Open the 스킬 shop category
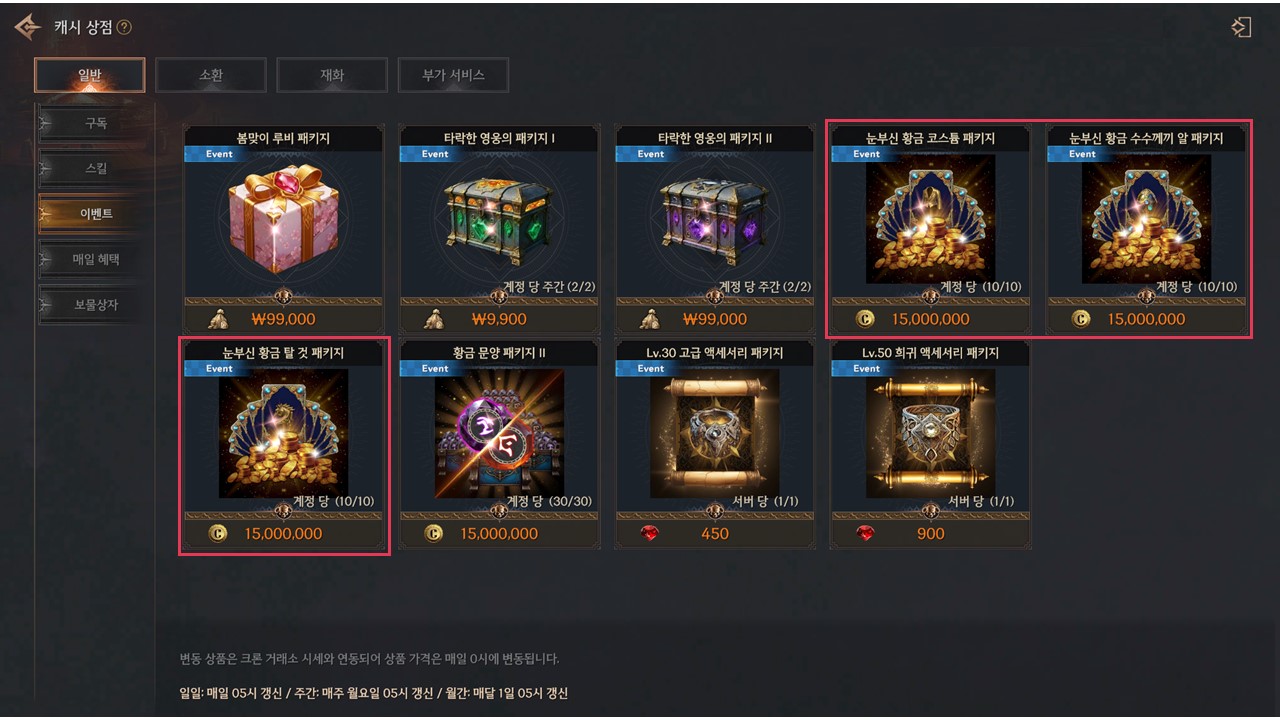Viewport: 1280px width, 720px height. click(96, 169)
